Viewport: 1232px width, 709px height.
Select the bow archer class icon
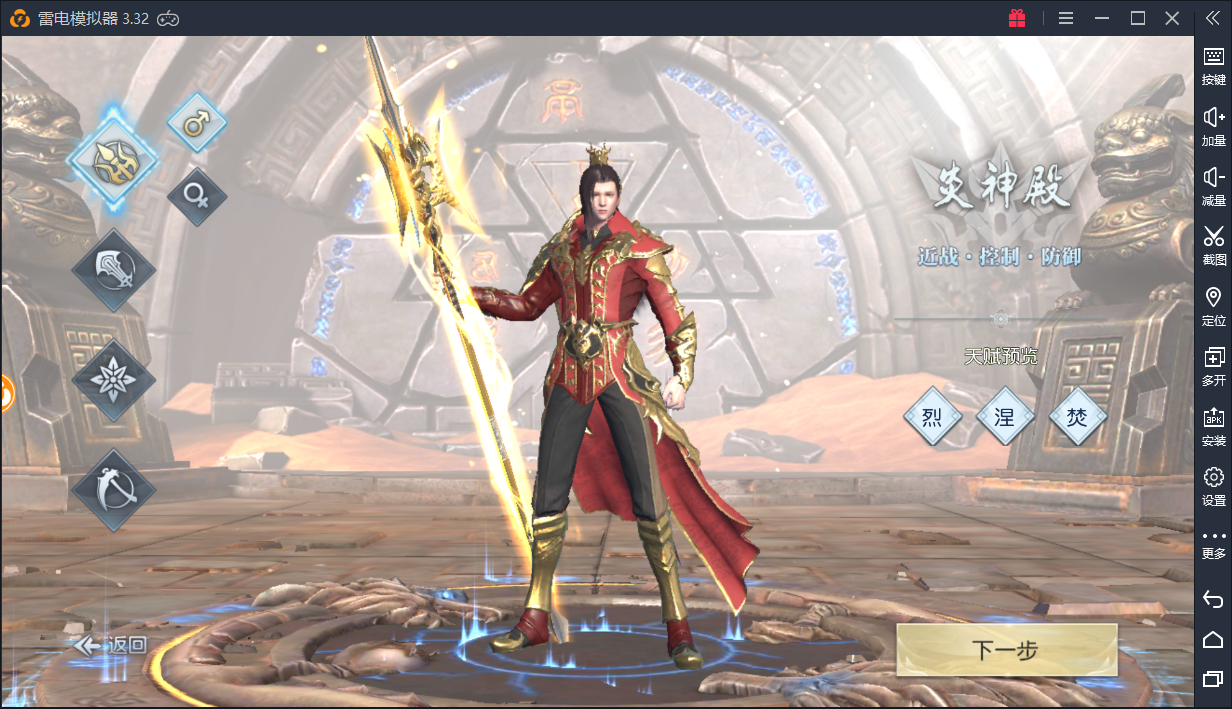tap(113, 490)
